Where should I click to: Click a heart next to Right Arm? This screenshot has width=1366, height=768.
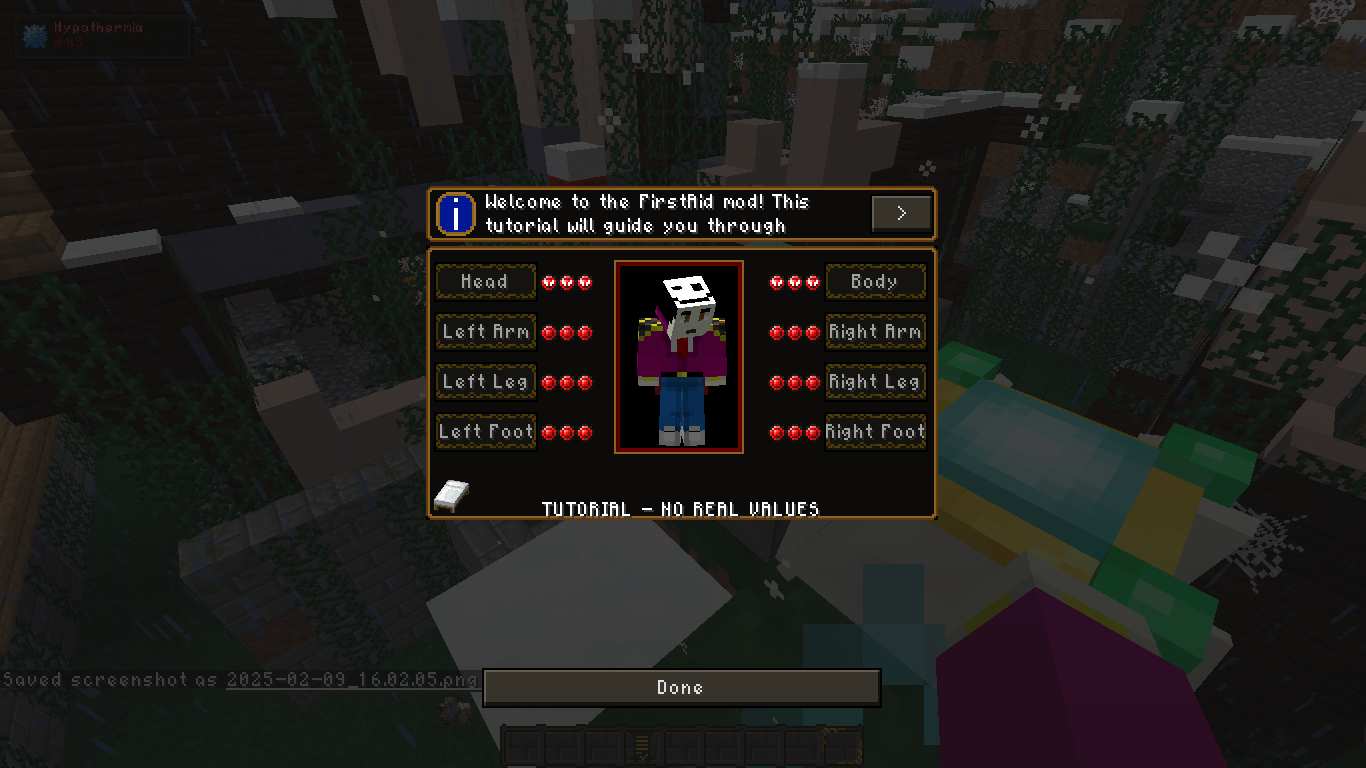[x=793, y=332]
